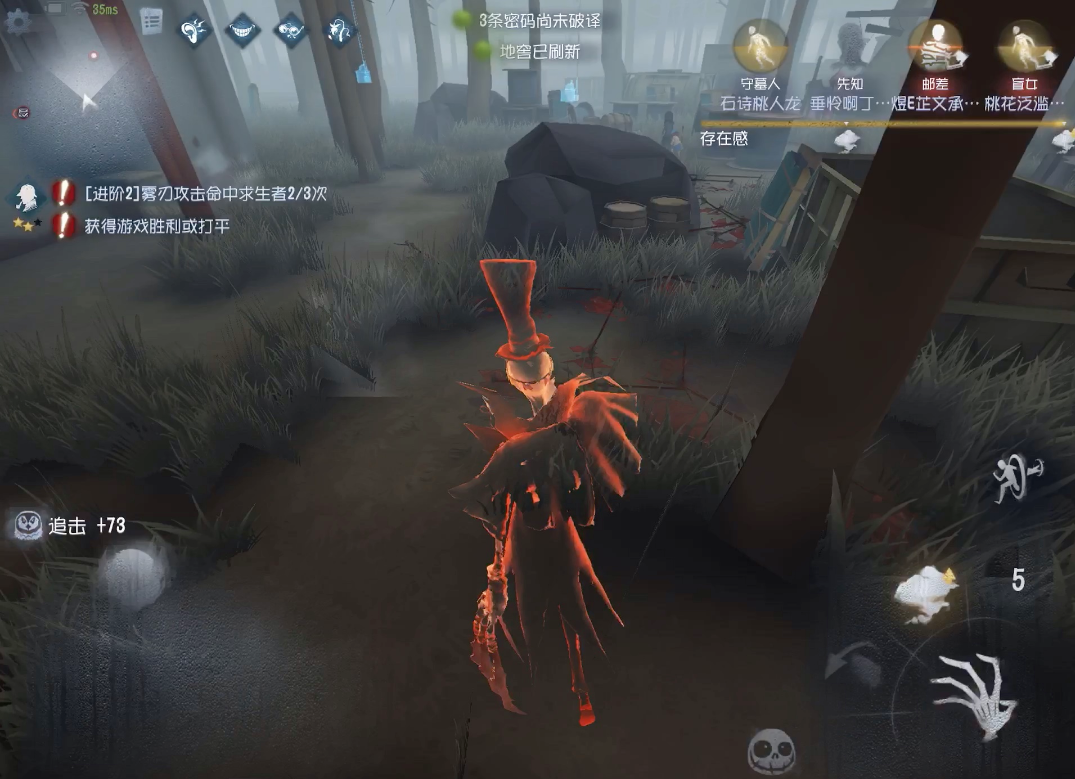Open the gear settings menu
The height and width of the screenshot is (779, 1075).
pyautogui.click(x=17, y=21)
